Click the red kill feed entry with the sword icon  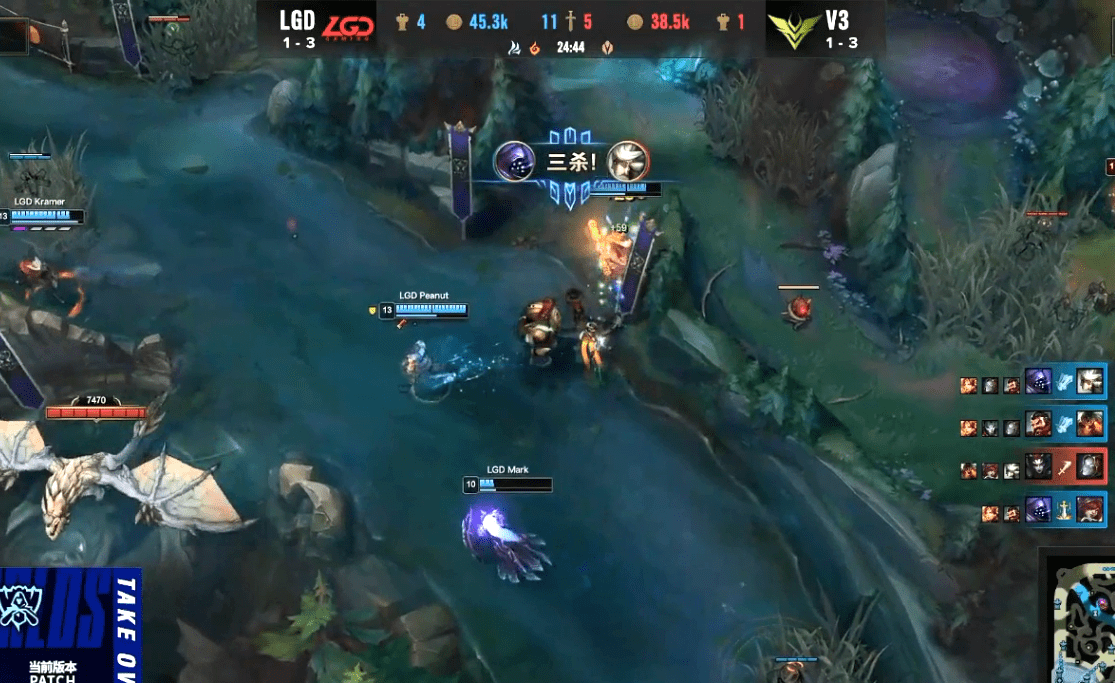coord(1065,469)
